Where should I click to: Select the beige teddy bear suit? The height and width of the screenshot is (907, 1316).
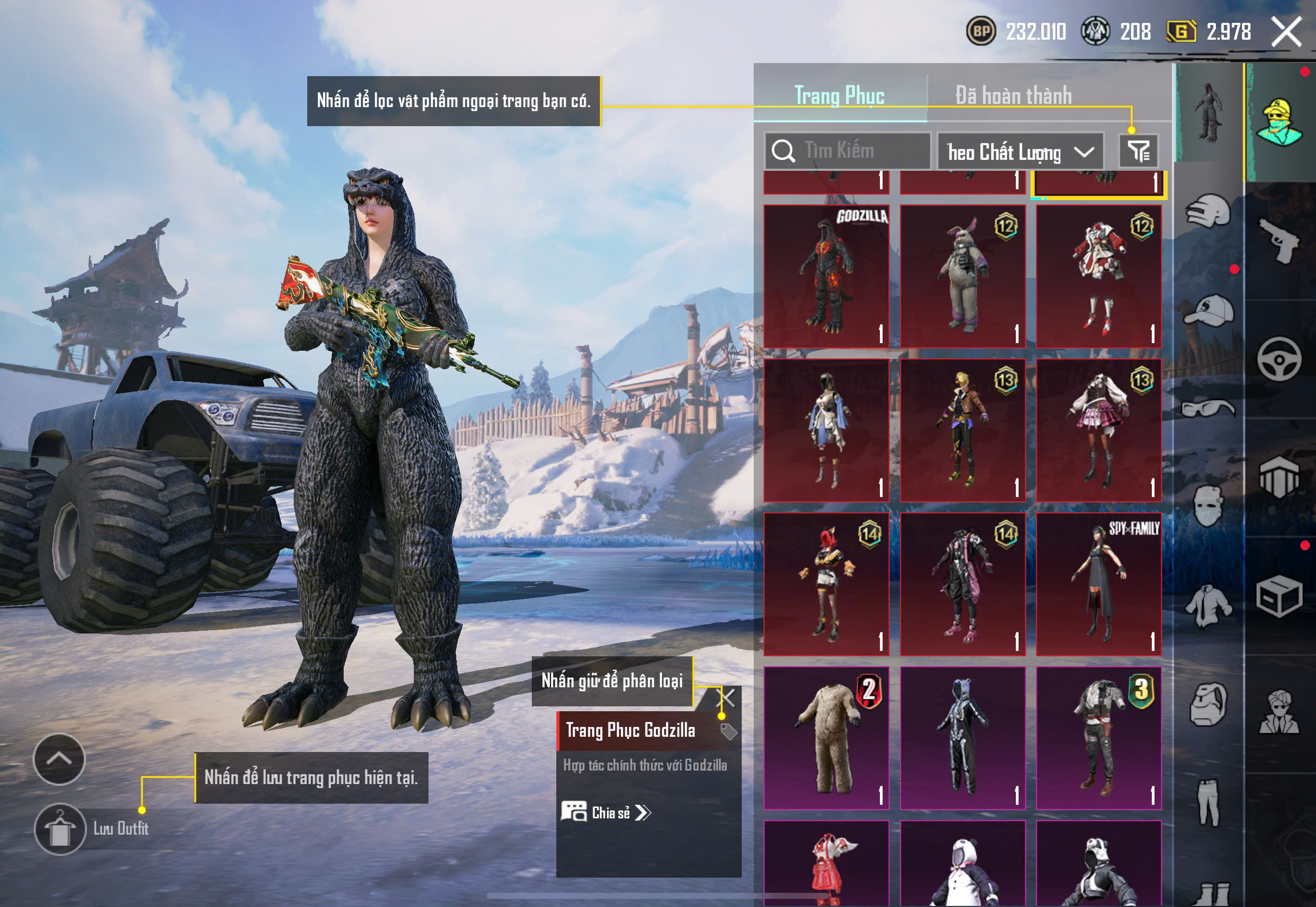click(x=826, y=738)
